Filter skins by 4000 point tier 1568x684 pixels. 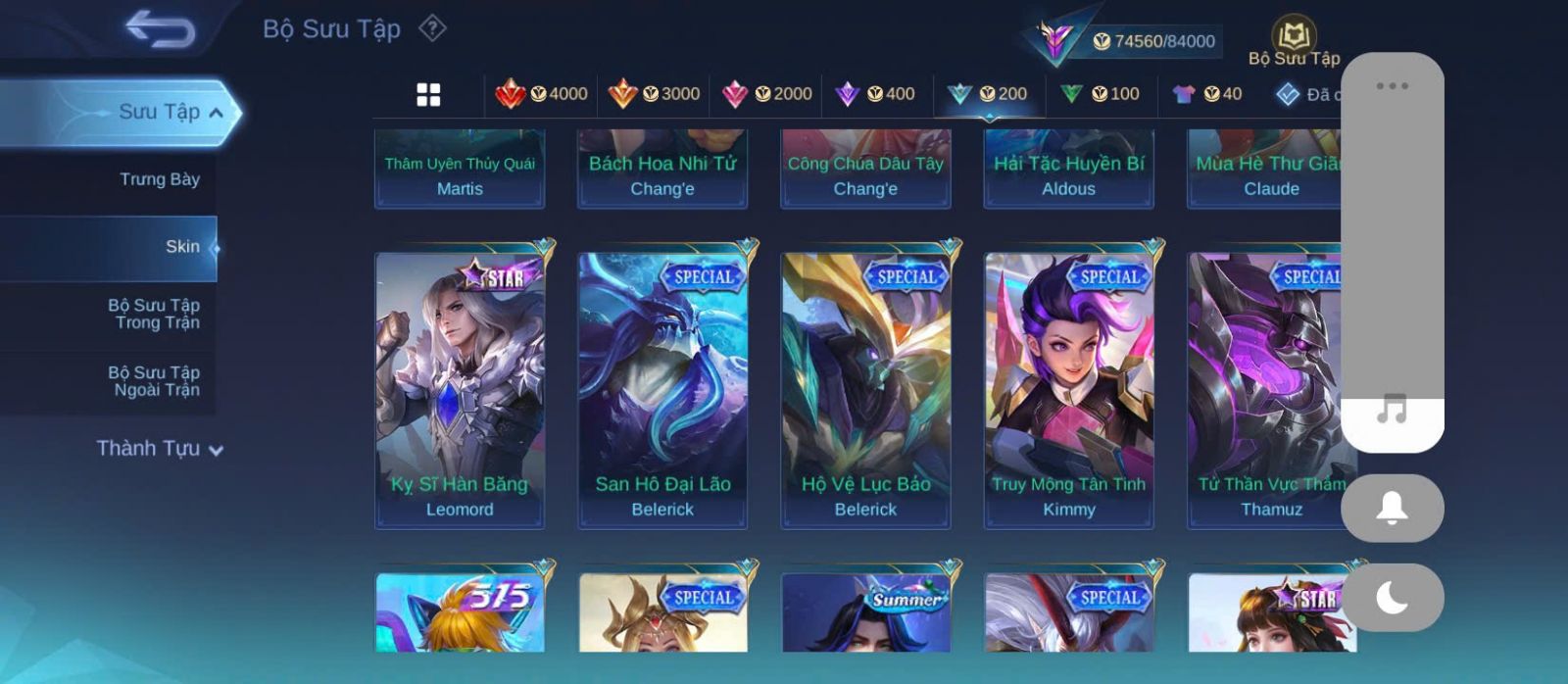(542, 94)
